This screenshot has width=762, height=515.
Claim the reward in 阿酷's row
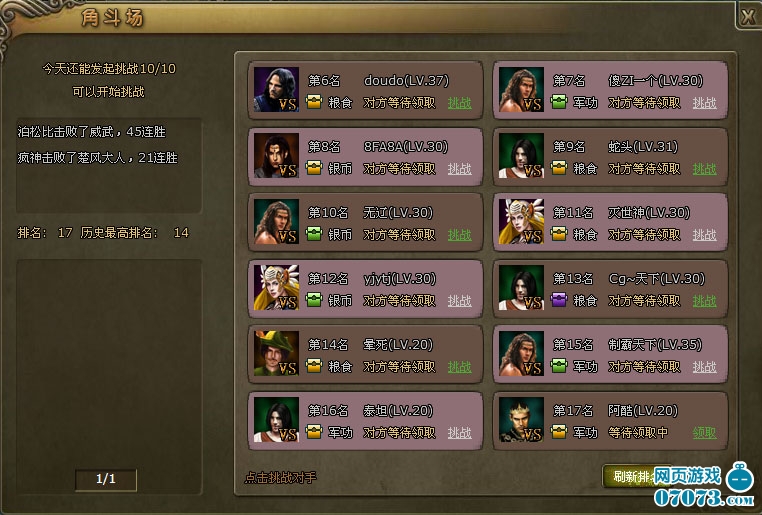coord(704,432)
